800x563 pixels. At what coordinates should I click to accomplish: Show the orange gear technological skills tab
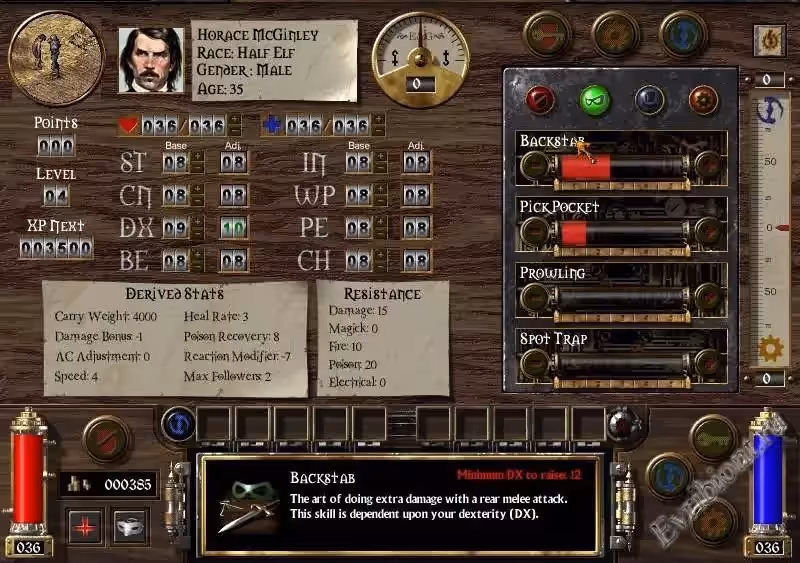[x=703, y=98]
